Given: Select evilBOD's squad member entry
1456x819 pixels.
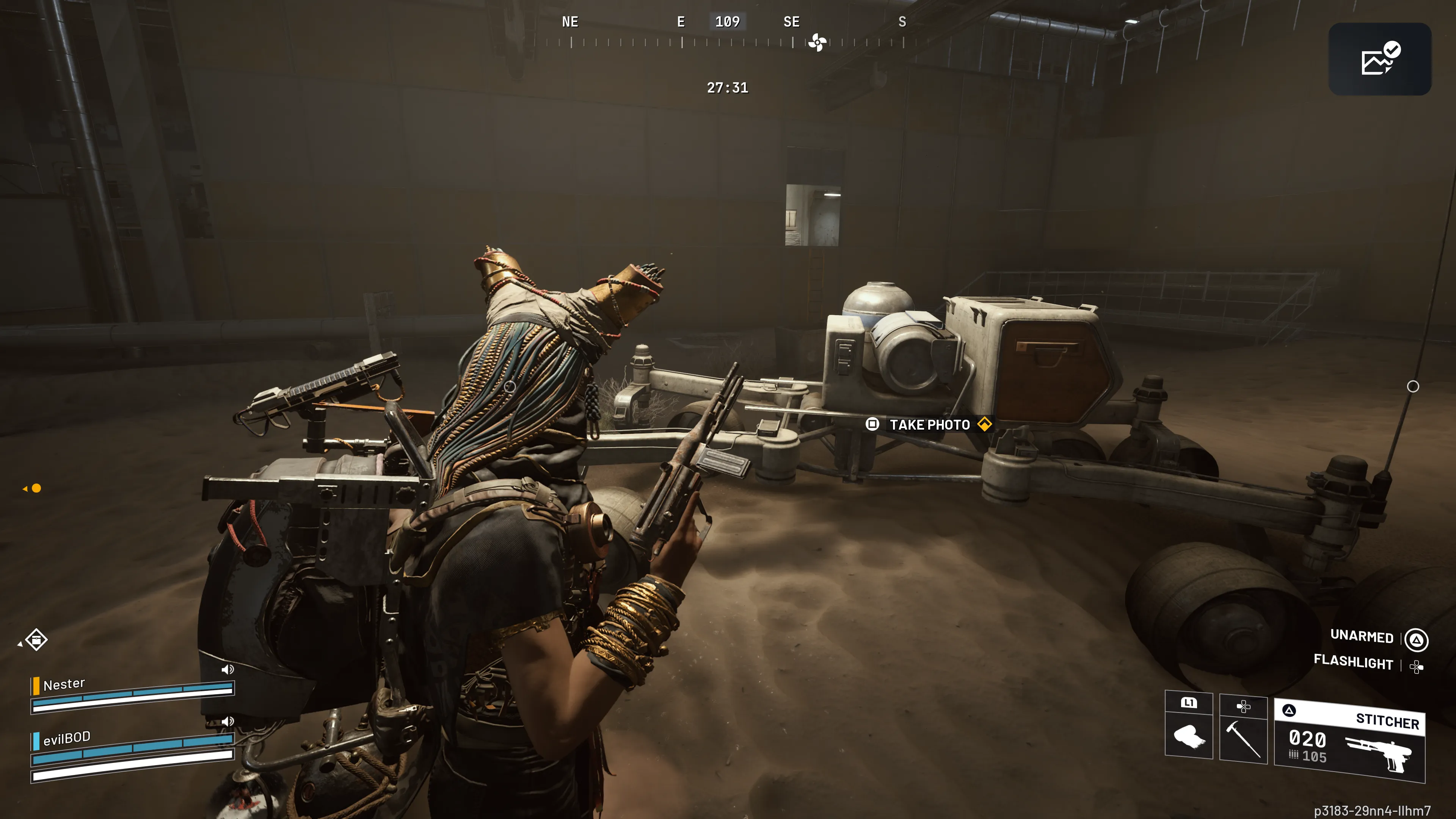Looking at the screenshot, I should pos(66,738).
